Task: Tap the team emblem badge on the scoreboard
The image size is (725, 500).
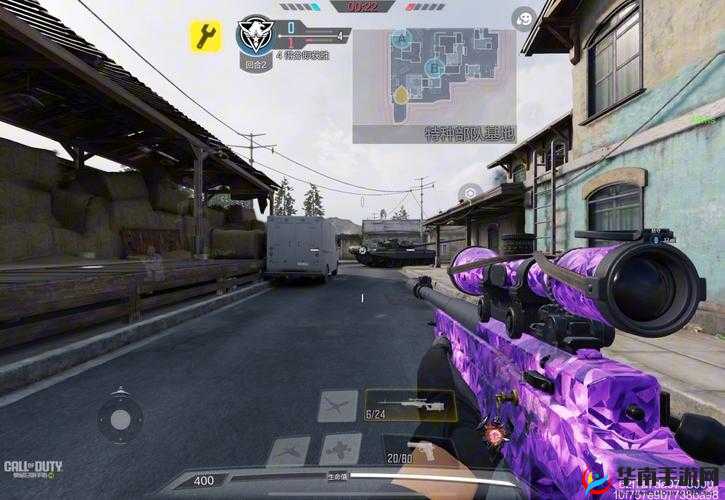Action: coord(254,35)
